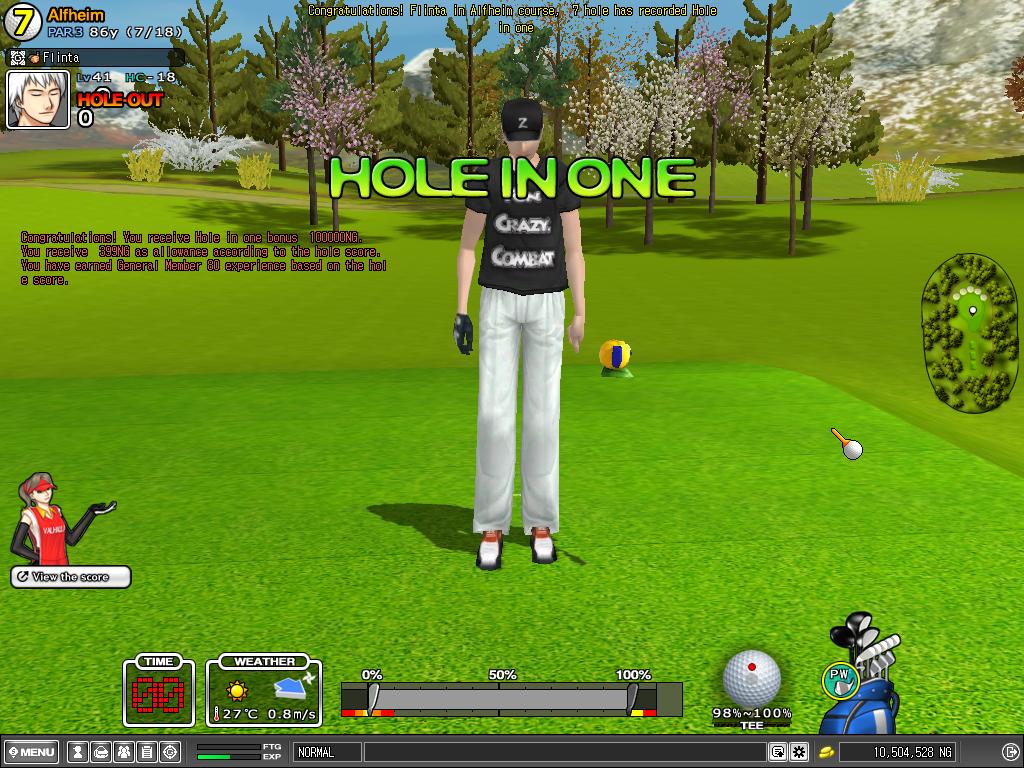1024x768 pixels.
Task: Click the exit arrow icon
Action: (1010, 752)
